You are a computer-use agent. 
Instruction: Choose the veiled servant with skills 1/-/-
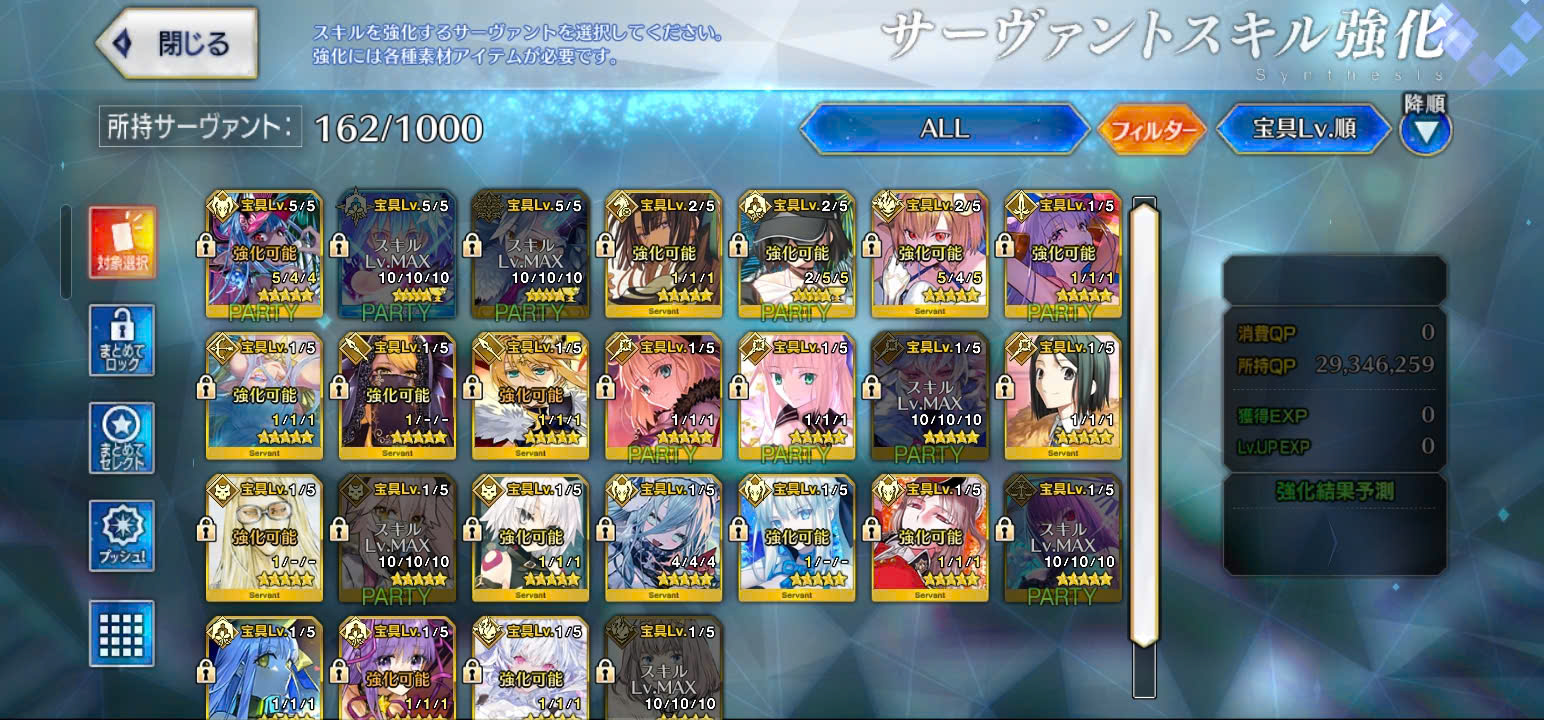(x=398, y=393)
